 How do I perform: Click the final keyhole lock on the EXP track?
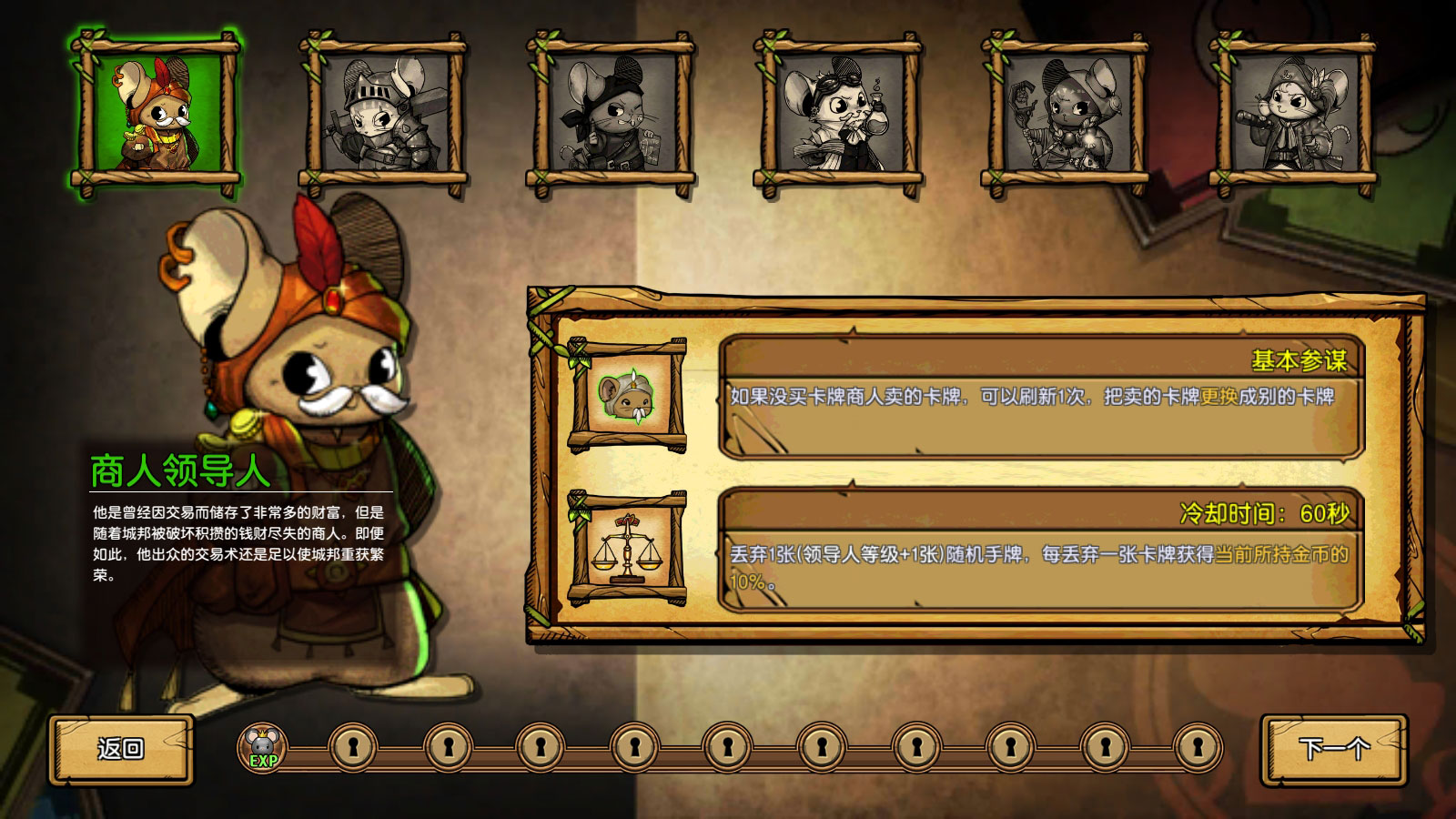pos(1198,746)
